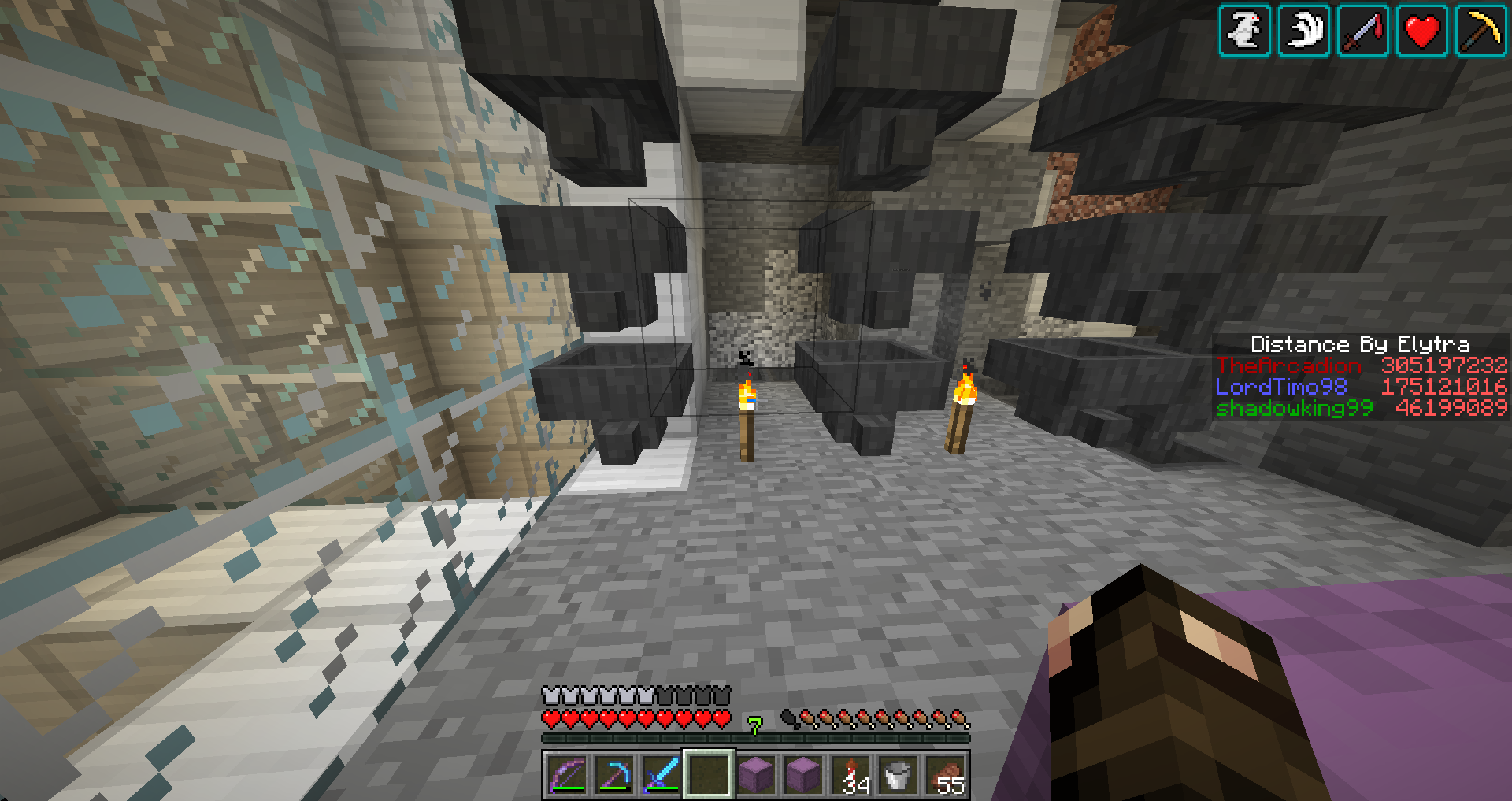The width and height of the screenshot is (1512, 801).
Task: Select the enchanted bow hotbar slot
Action: (x=567, y=775)
